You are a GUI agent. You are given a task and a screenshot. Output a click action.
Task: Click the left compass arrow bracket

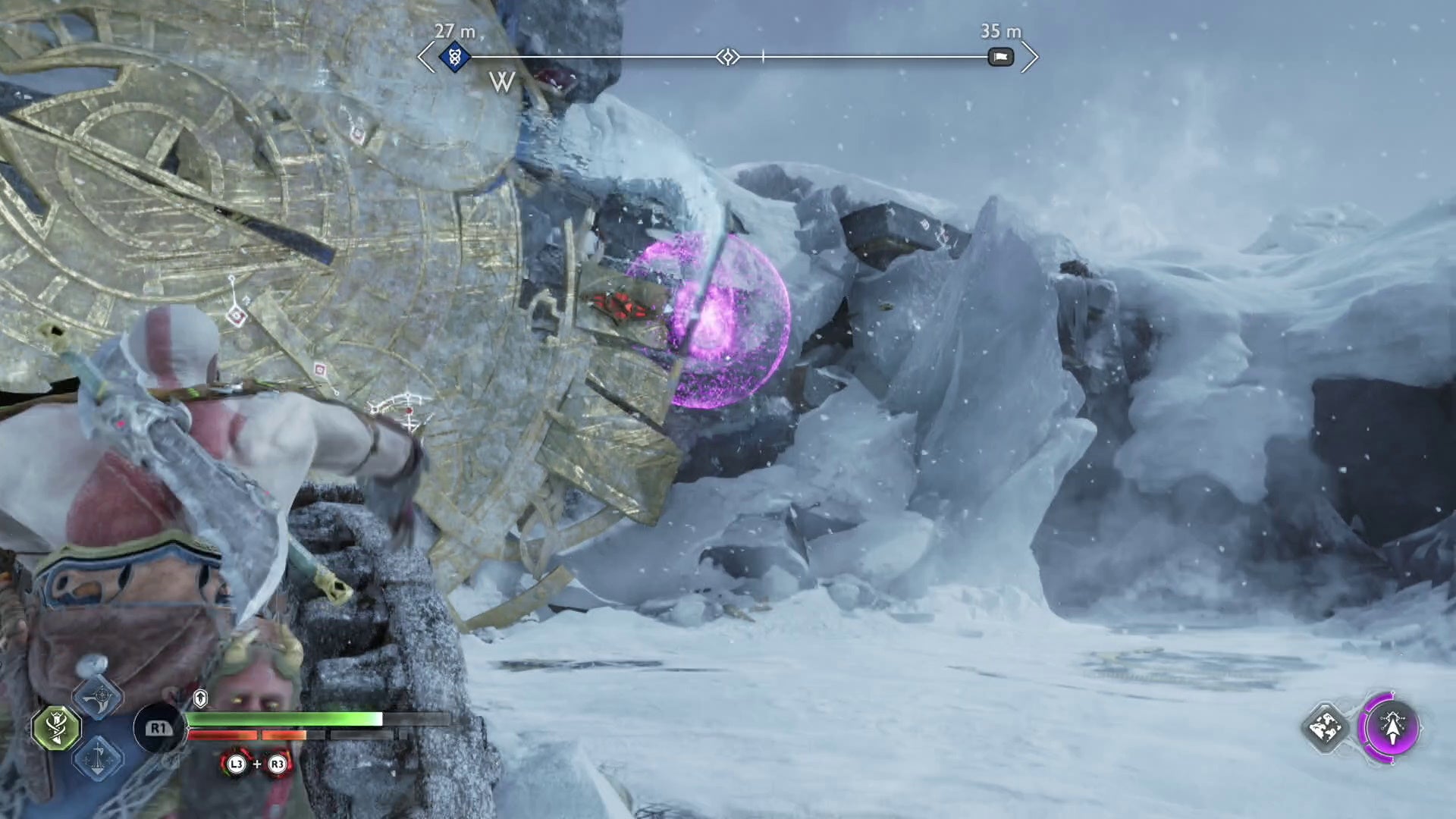pyautogui.click(x=426, y=57)
